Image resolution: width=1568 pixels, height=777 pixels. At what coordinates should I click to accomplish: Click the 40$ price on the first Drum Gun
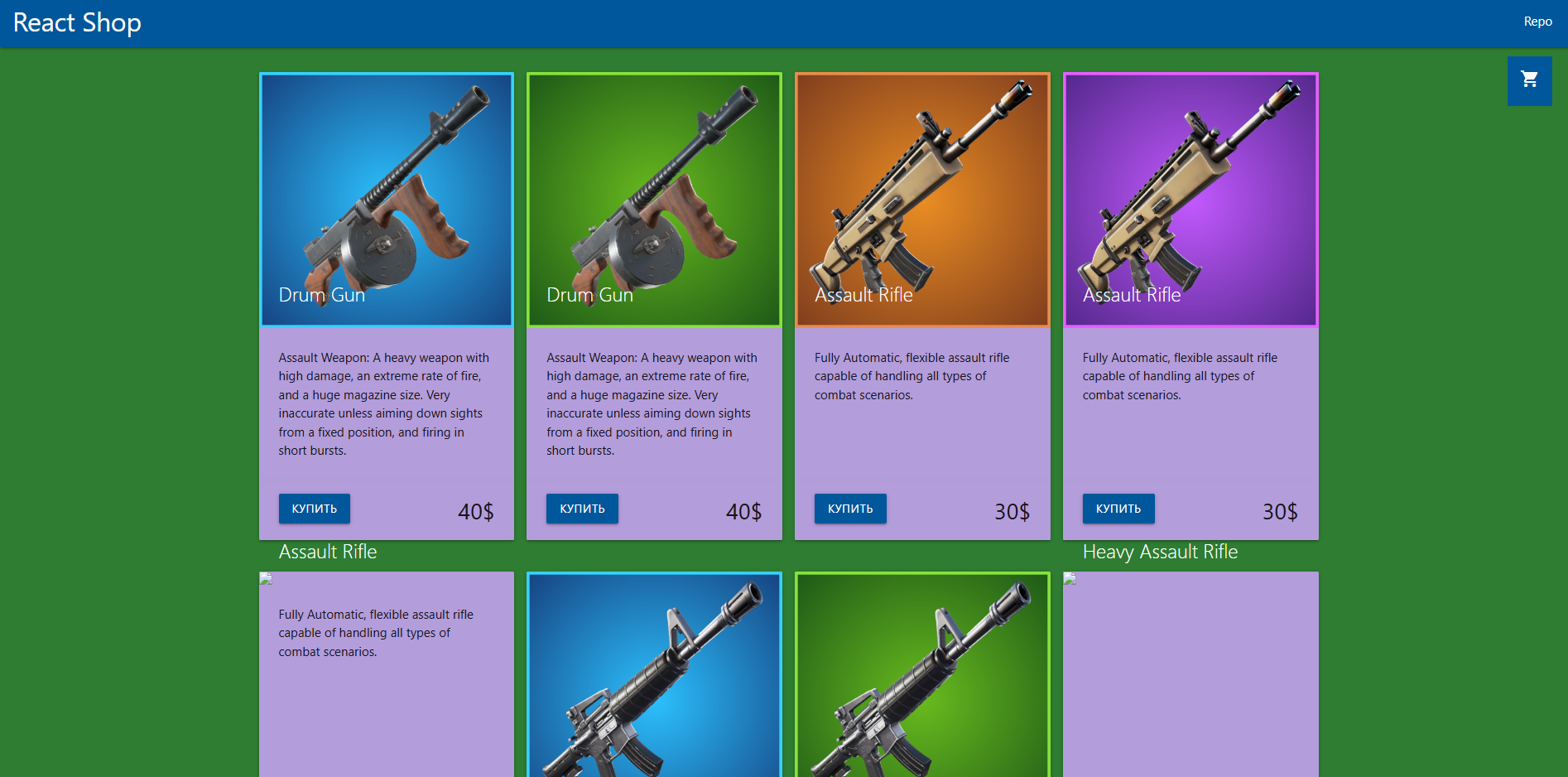pyautogui.click(x=475, y=512)
